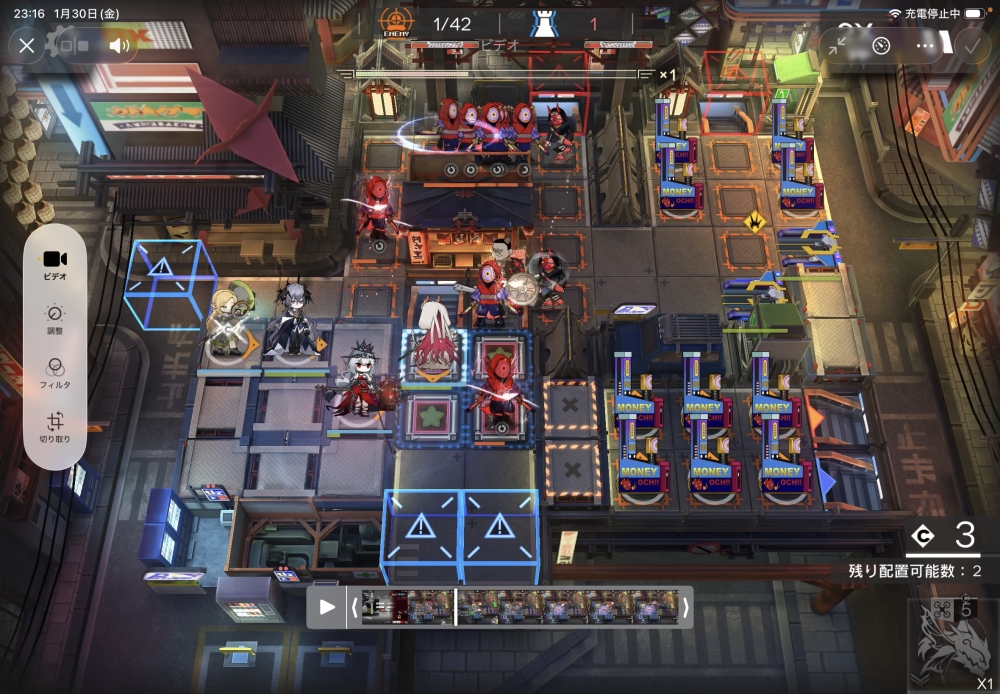
Task: Open the three-dots more options menu
Action: [x=926, y=45]
